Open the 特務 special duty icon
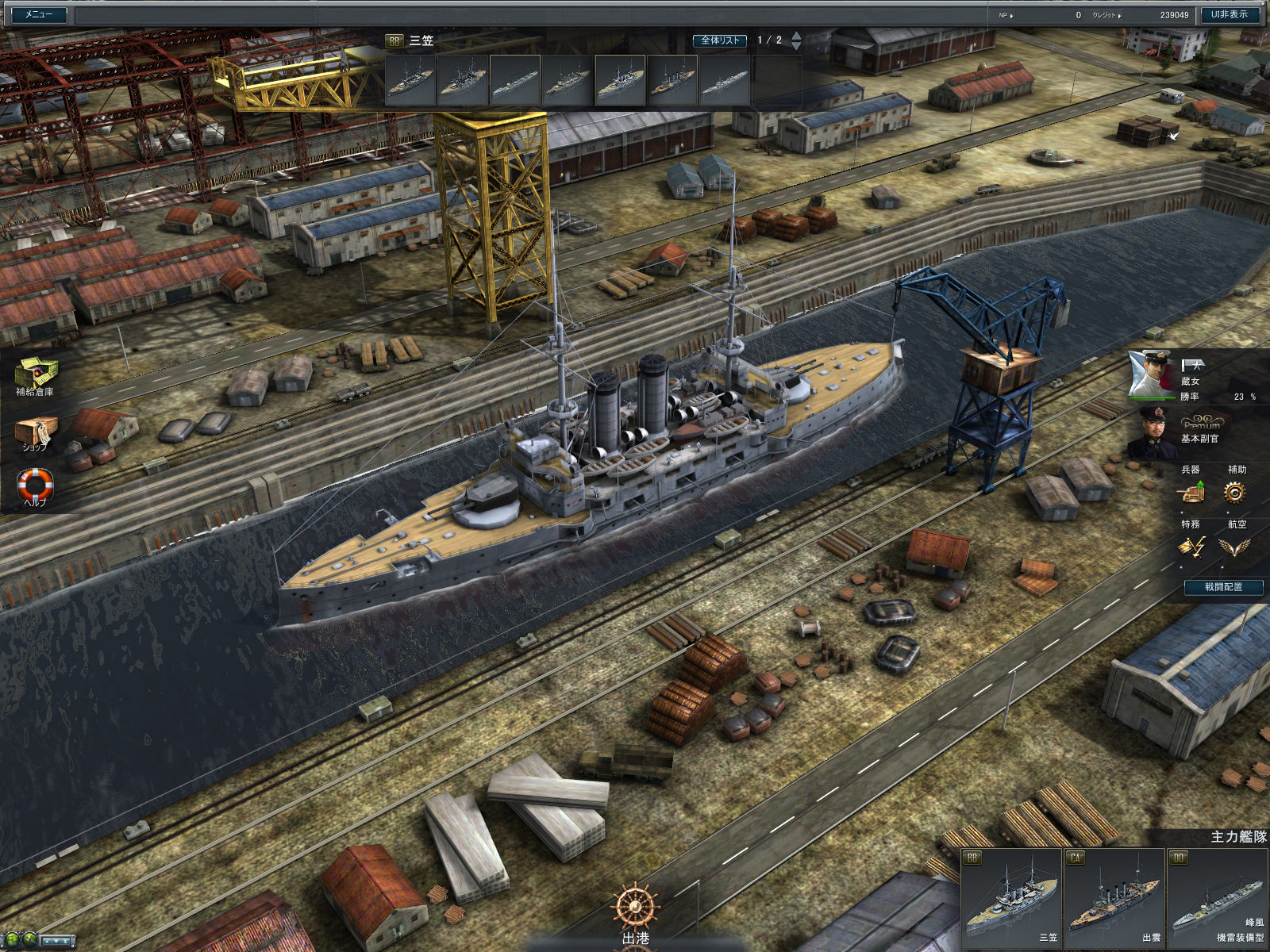Viewport: 1270px width, 952px height. click(x=1191, y=547)
